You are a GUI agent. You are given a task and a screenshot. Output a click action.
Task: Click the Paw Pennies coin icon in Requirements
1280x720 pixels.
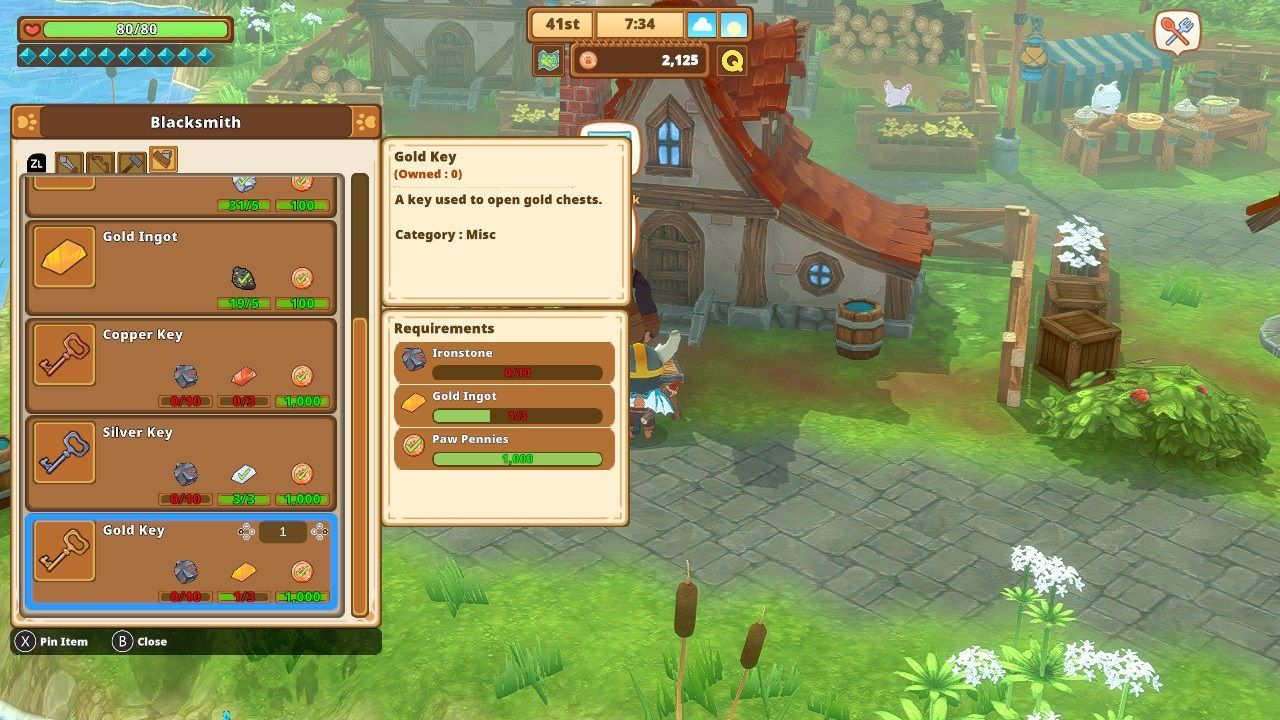tap(413, 445)
